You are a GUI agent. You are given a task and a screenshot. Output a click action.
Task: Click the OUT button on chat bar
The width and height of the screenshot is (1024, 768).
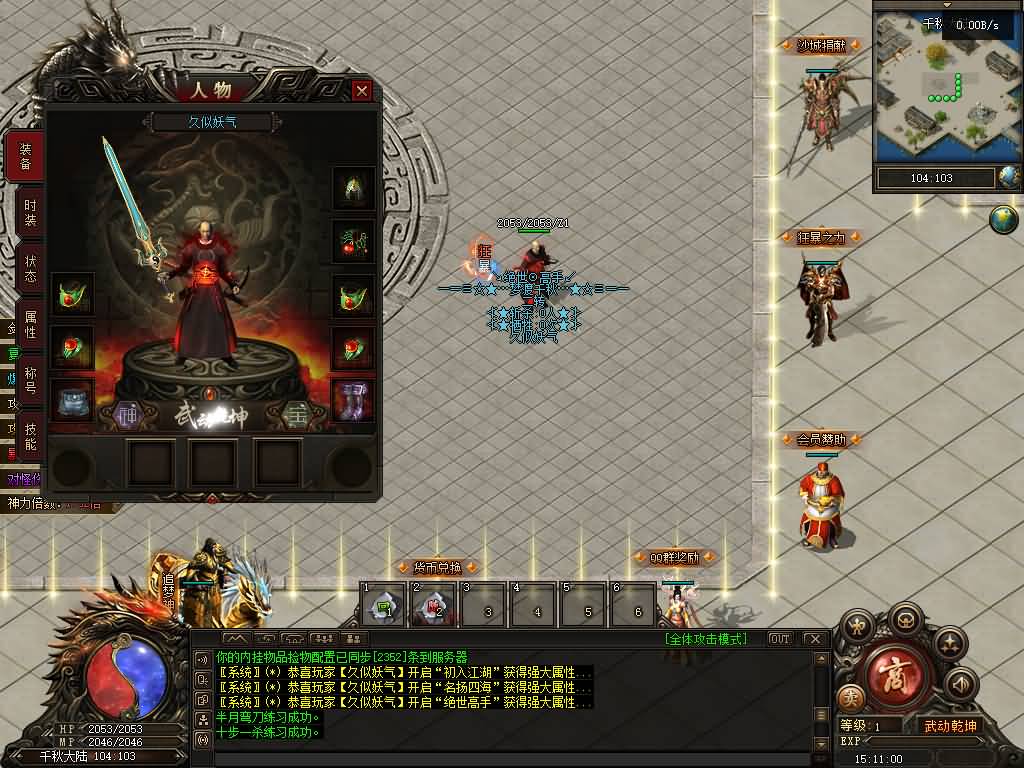click(x=779, y=638)
